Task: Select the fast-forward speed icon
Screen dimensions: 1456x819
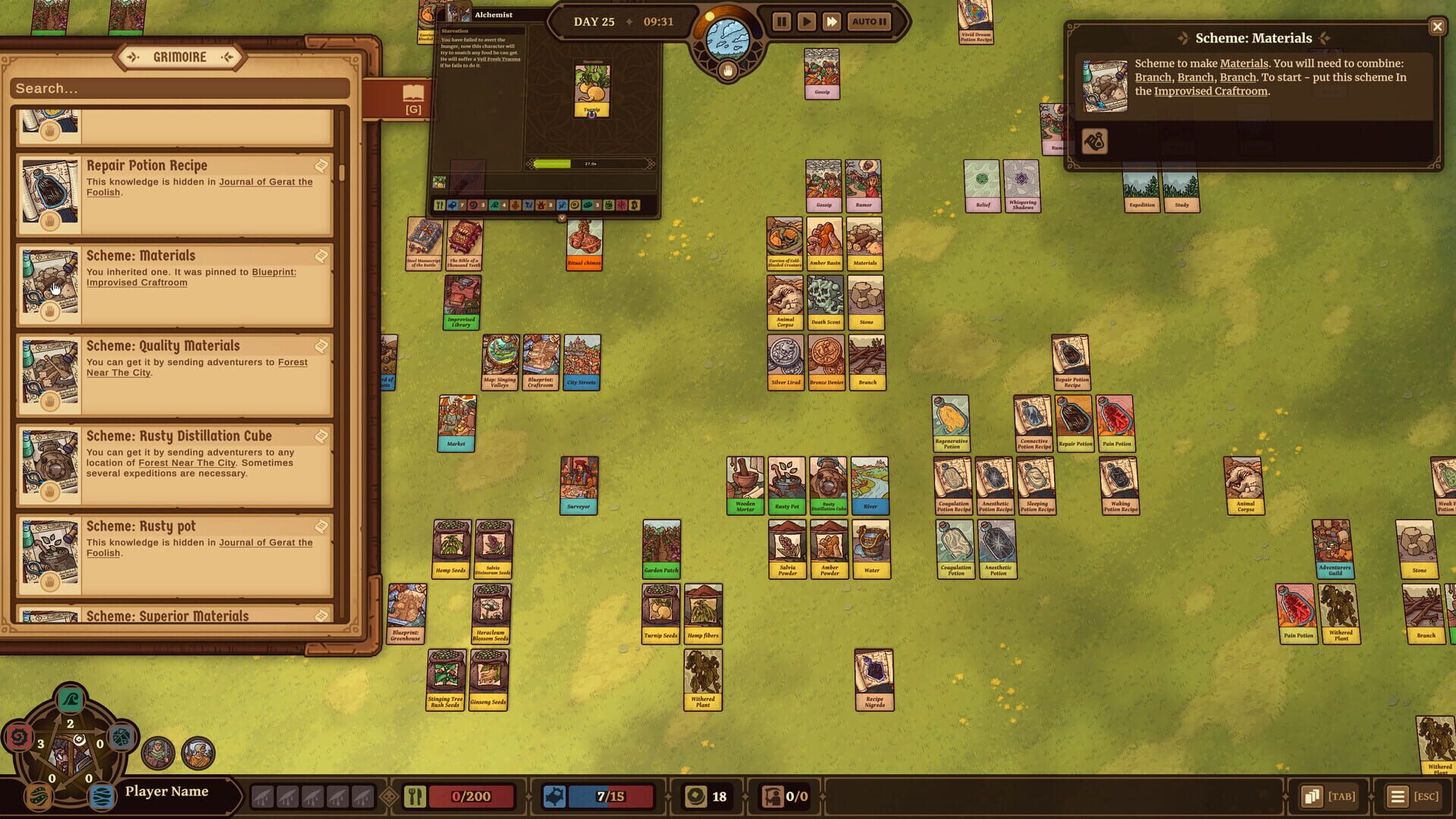Action: [833, 21]
